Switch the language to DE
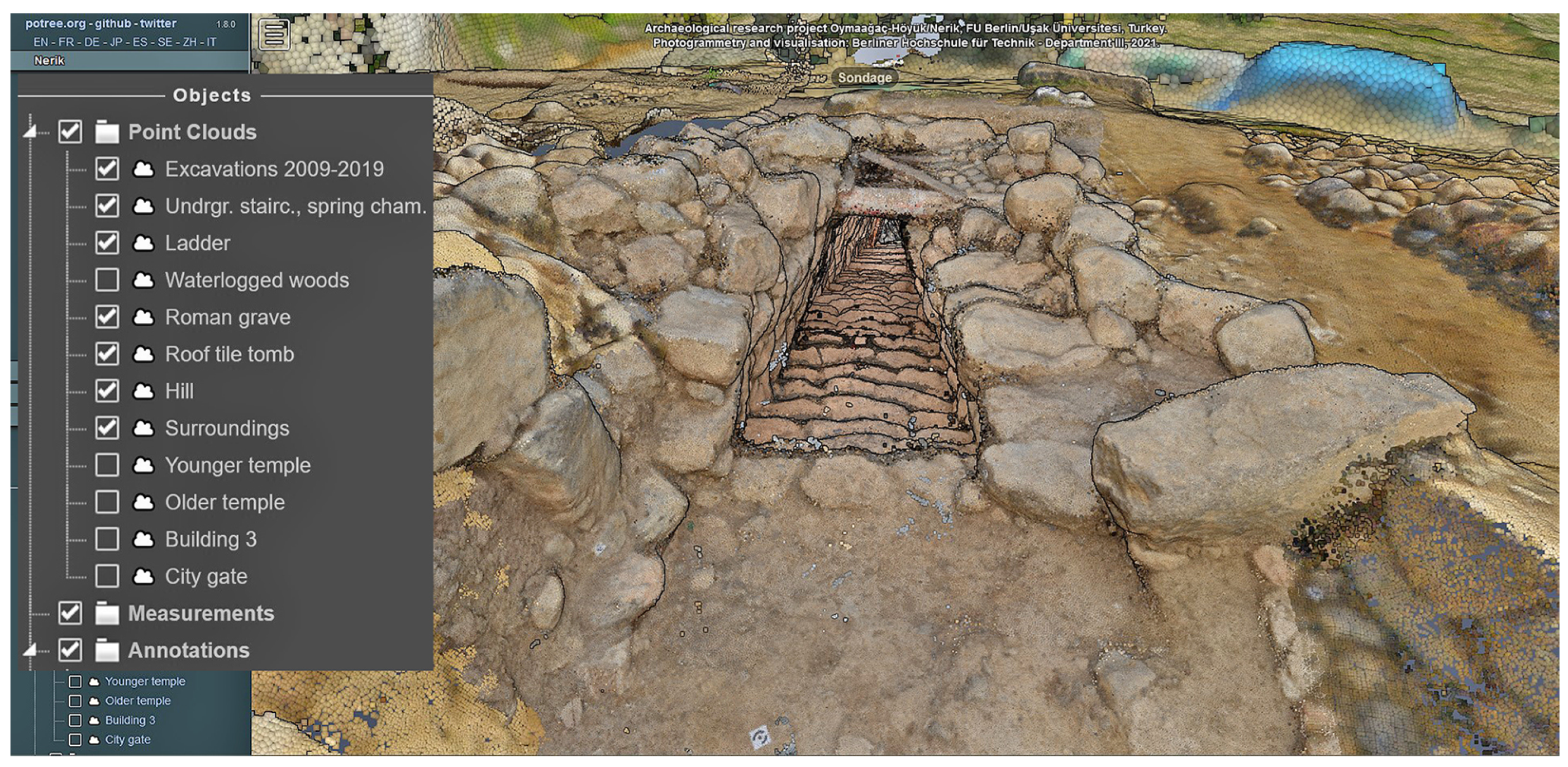1568x767 pixels. click(x=91, y=42)
